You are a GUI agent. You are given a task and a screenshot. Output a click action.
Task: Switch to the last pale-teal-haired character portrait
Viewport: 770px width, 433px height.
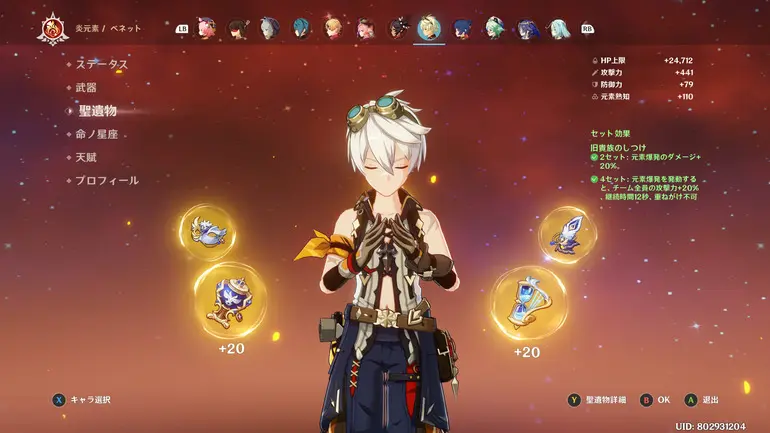coord(560,28)
